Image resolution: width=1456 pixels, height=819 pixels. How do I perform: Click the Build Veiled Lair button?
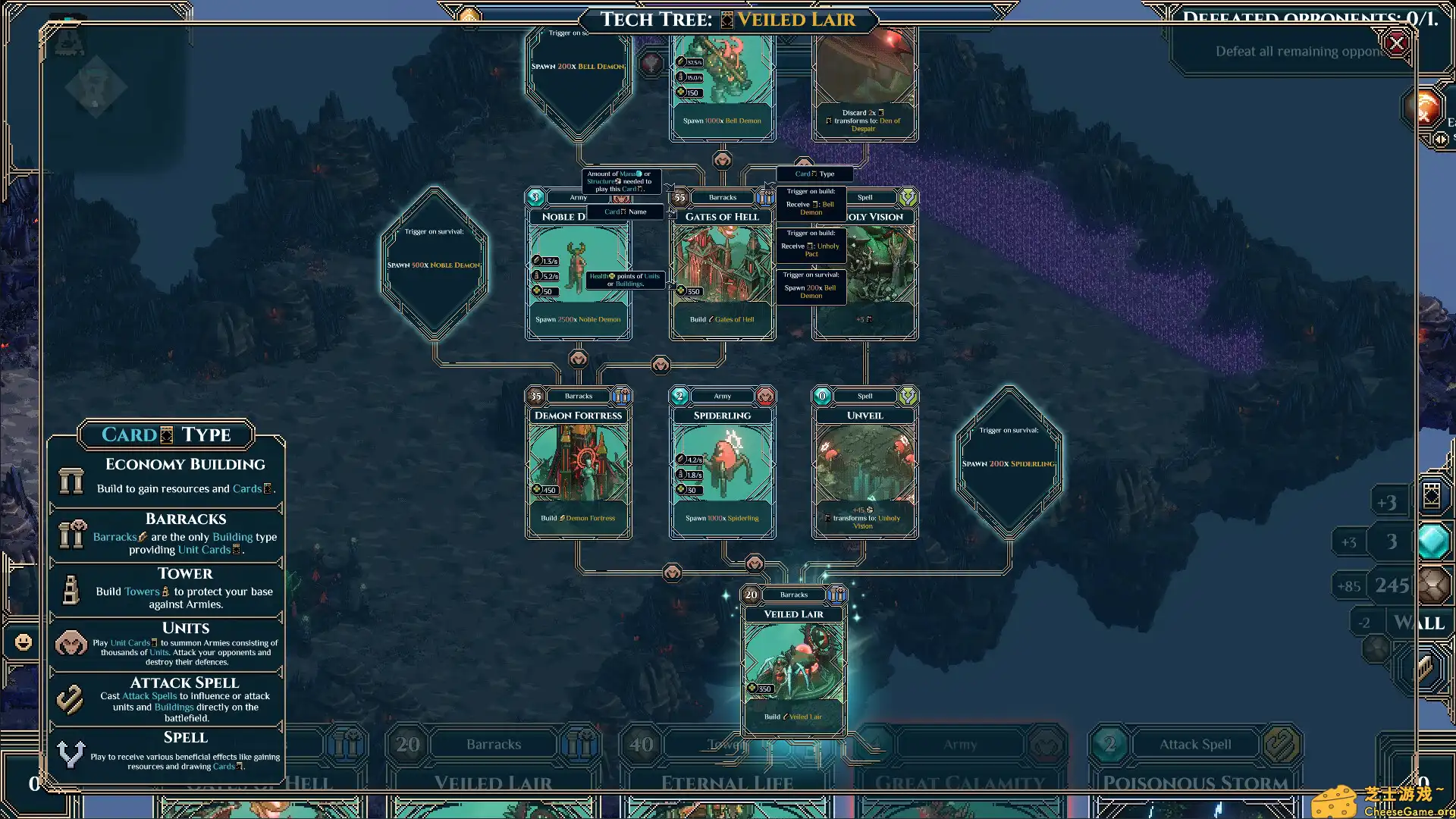(x=794, y=716)
